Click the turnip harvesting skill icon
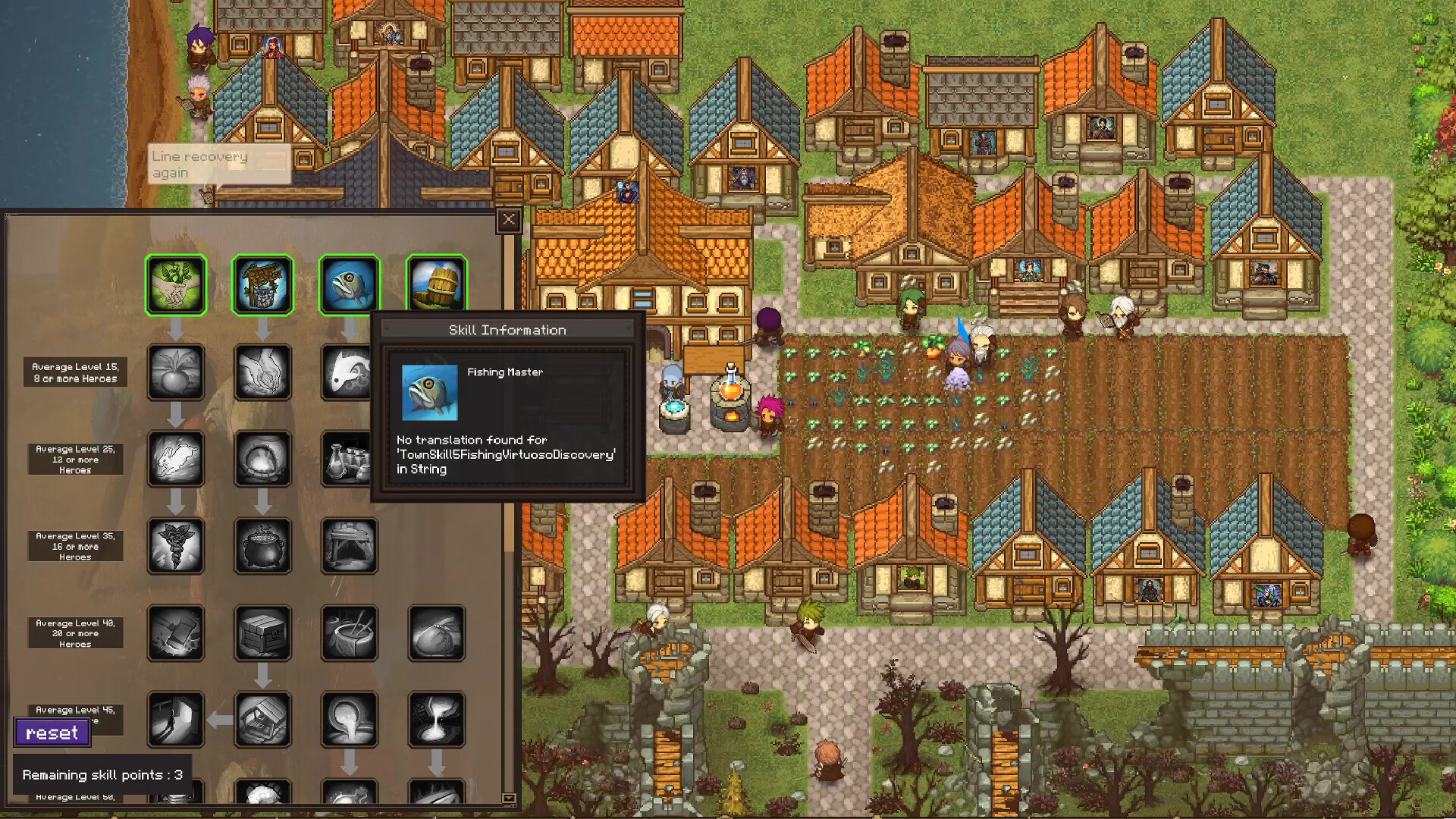The image size is (1456, 819). coord(176,372)
